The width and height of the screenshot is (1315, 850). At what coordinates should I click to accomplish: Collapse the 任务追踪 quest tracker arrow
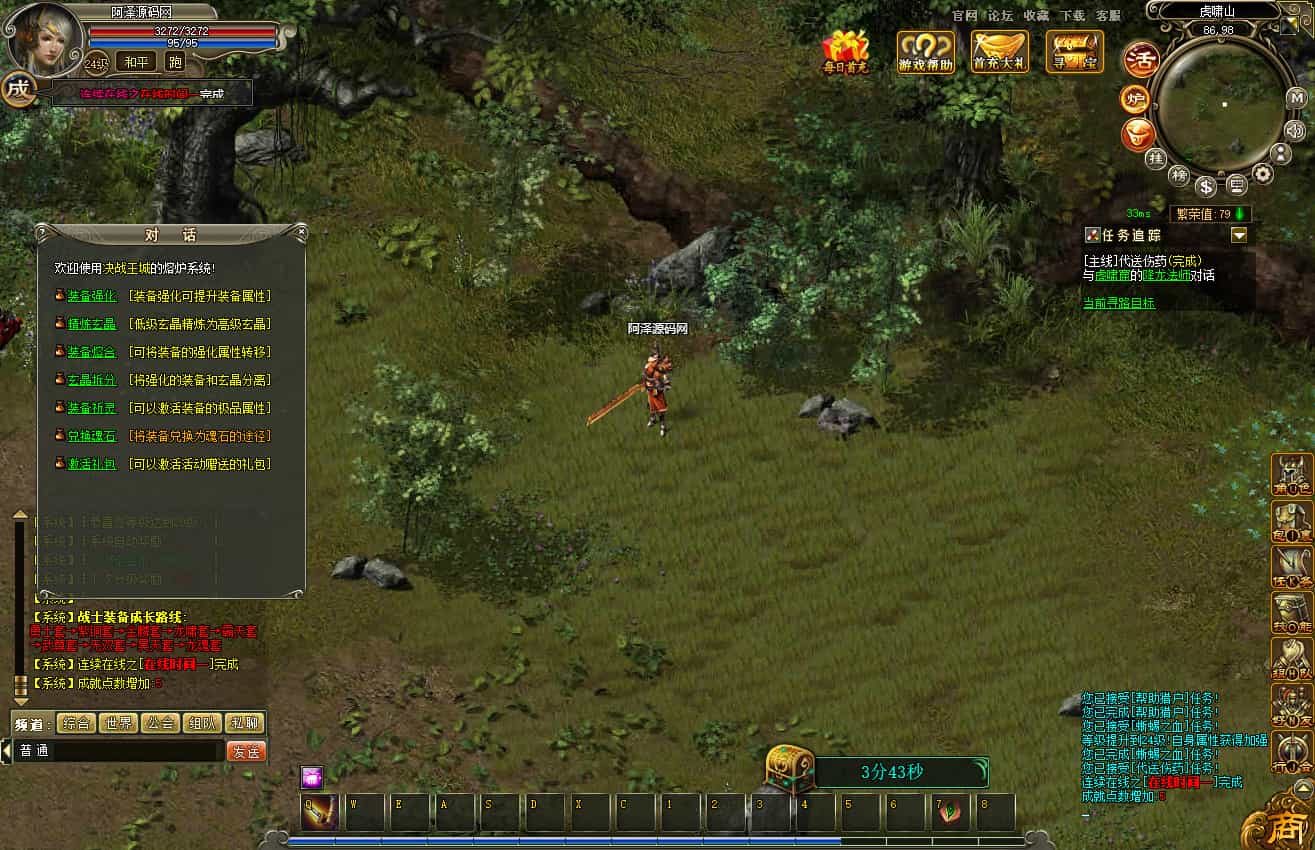pyautogui.click(x=1239, y=235)
